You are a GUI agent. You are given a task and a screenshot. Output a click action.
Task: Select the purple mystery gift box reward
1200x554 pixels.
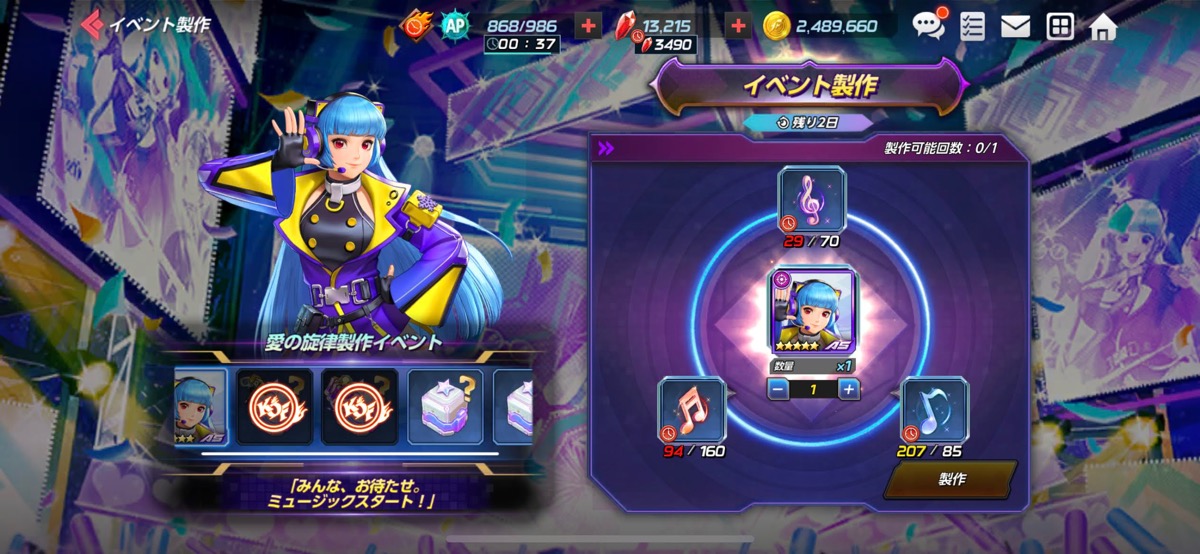click(445, 407)
